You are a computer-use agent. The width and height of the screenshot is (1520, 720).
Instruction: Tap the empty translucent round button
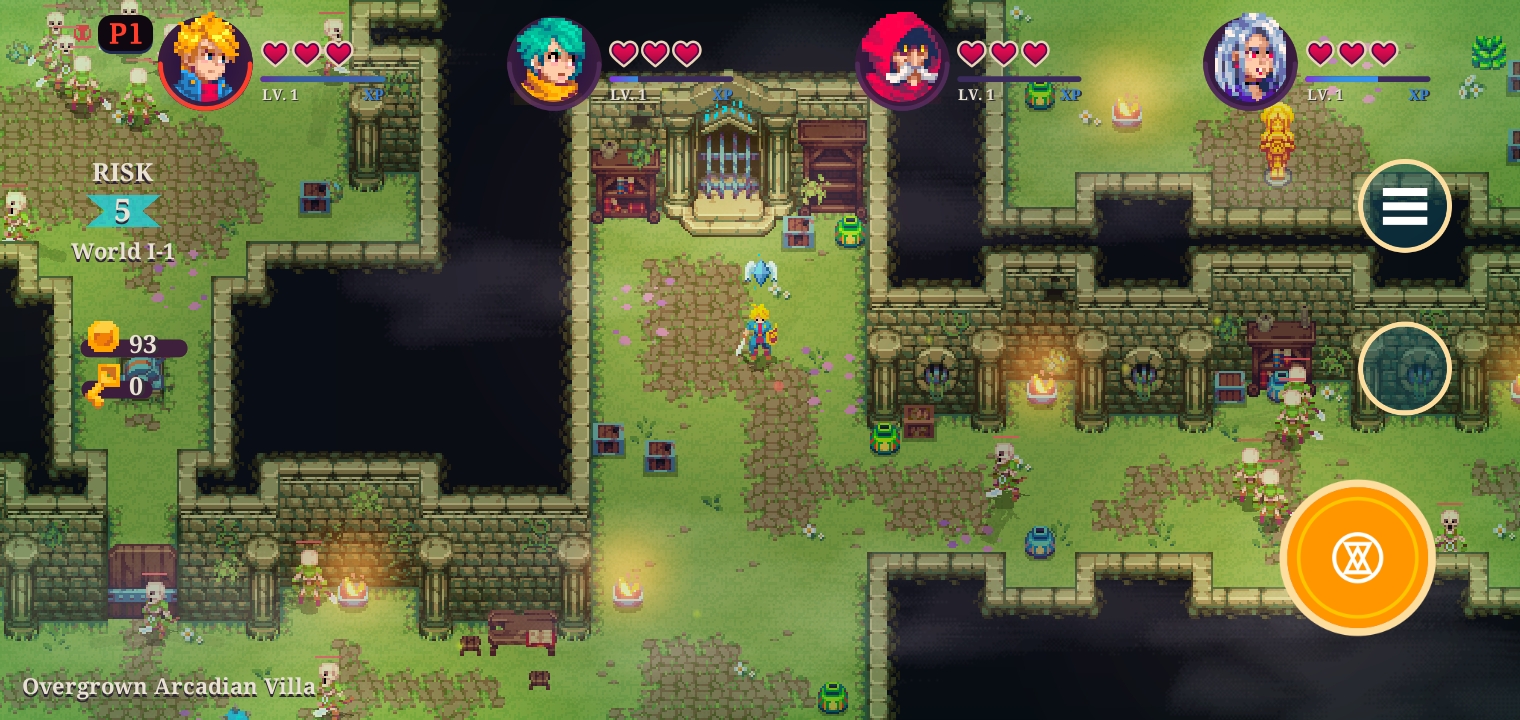pyautogui.click(x=1404, y=368)
